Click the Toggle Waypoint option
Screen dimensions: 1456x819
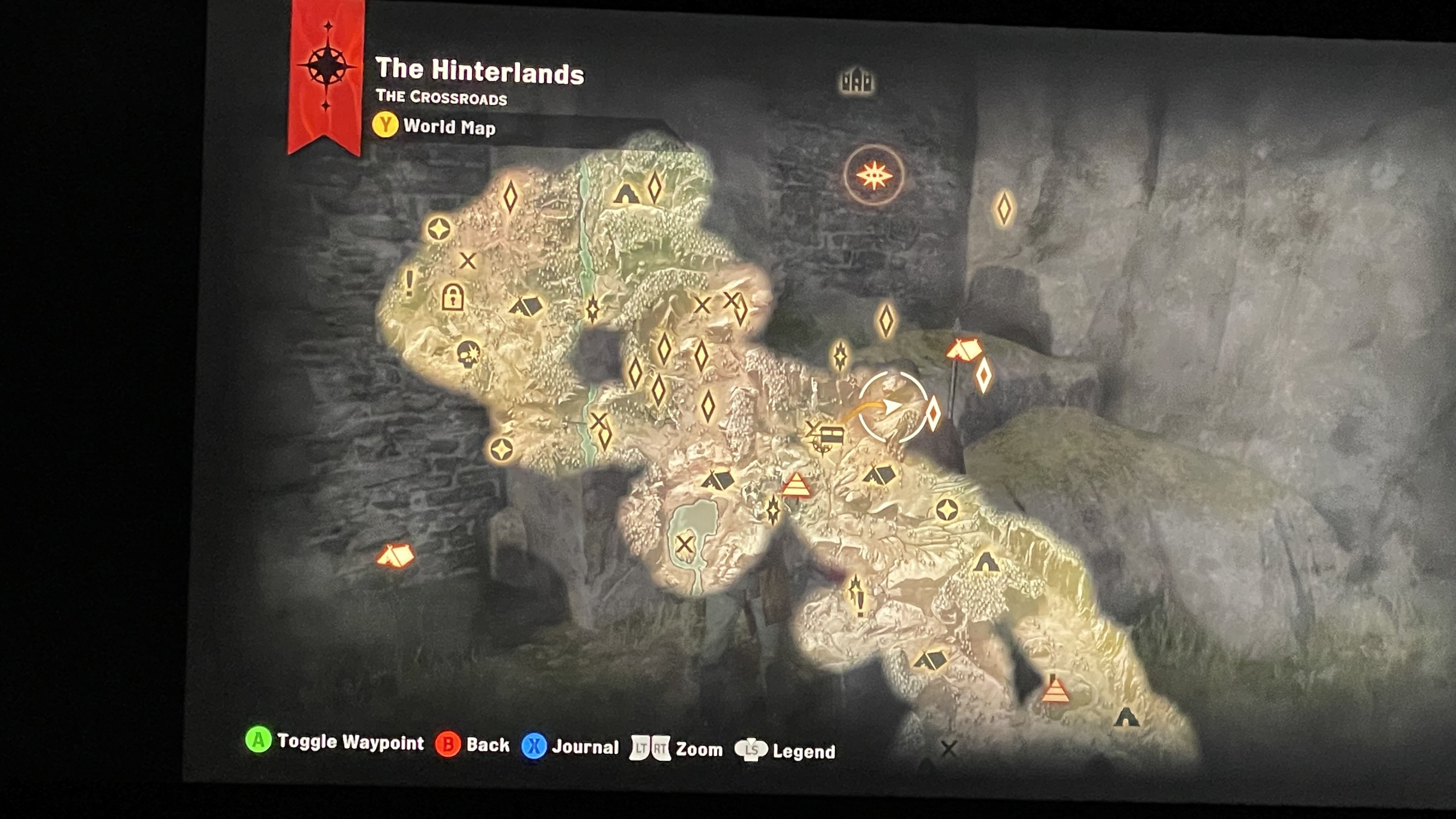pos(334,741)
